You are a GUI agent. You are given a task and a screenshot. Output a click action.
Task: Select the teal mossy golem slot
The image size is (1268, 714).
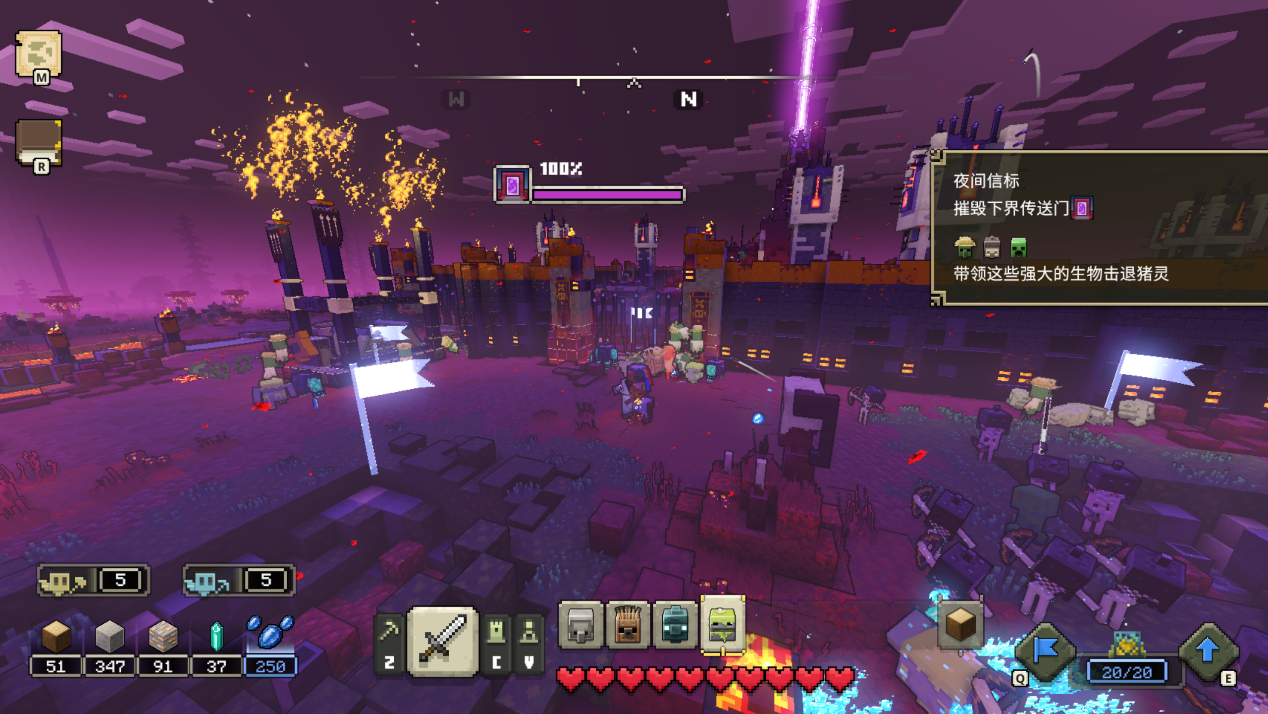coord(675,626)
